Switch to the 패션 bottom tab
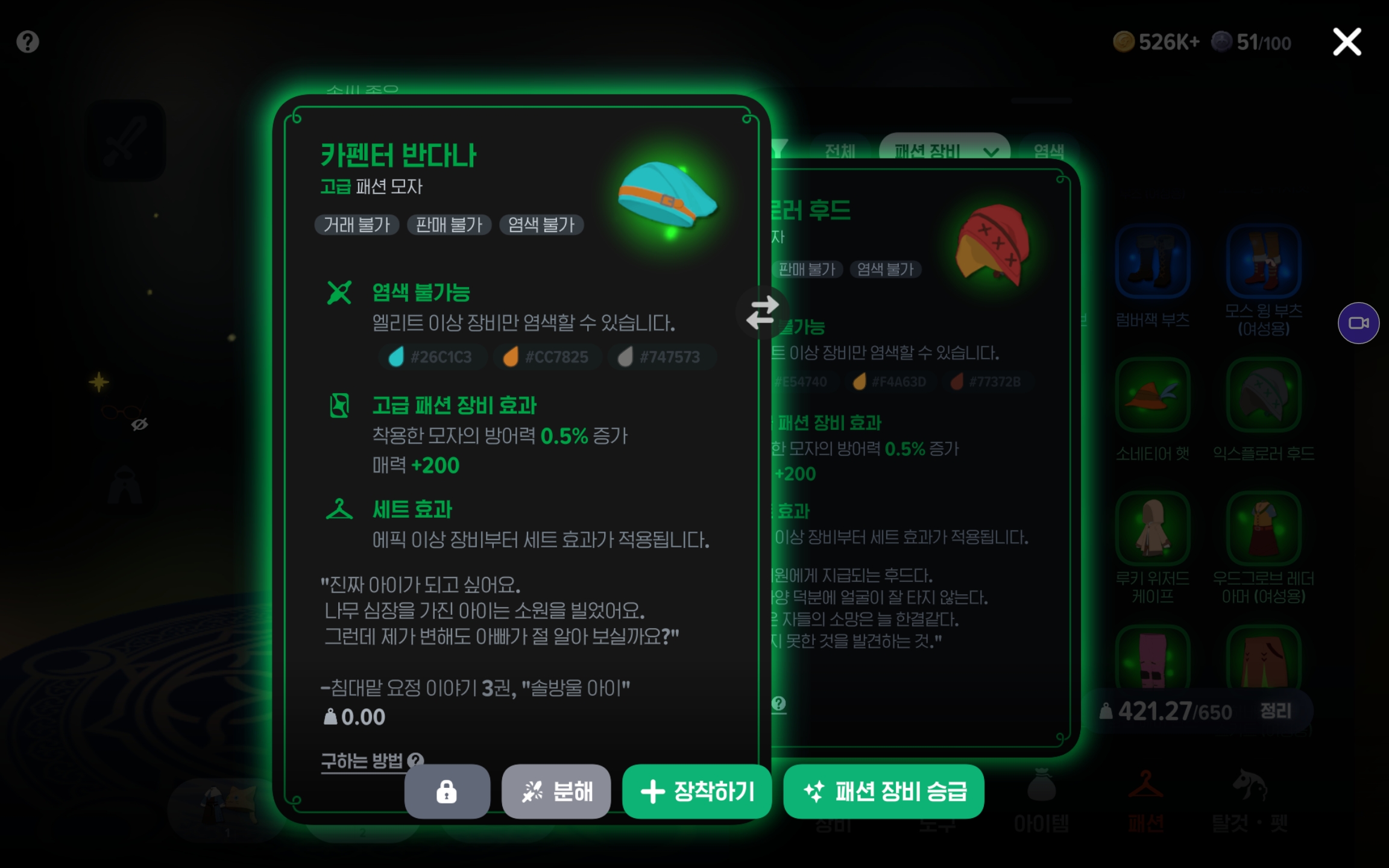This screenshot has width=1389, height=868. click(x=1145, y=802)
